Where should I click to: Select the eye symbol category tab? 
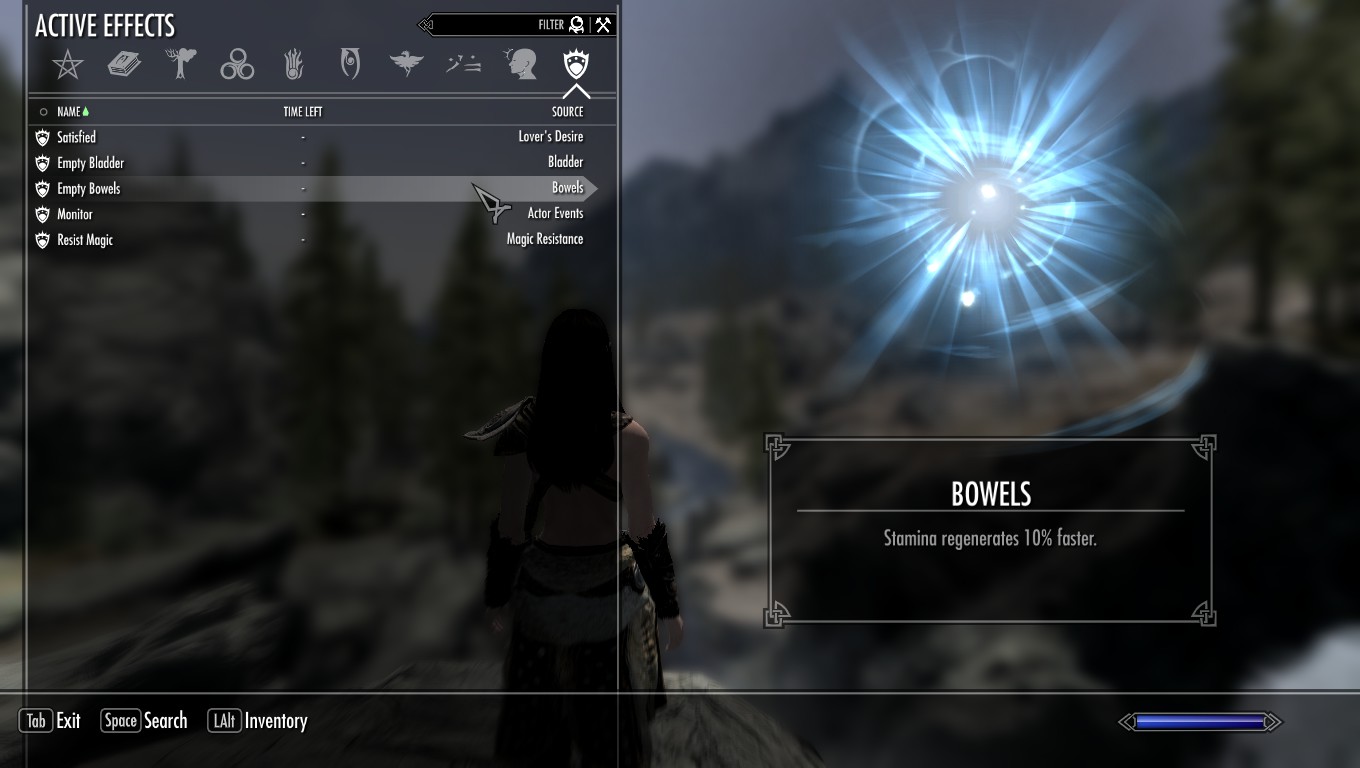tap(350, 66)
